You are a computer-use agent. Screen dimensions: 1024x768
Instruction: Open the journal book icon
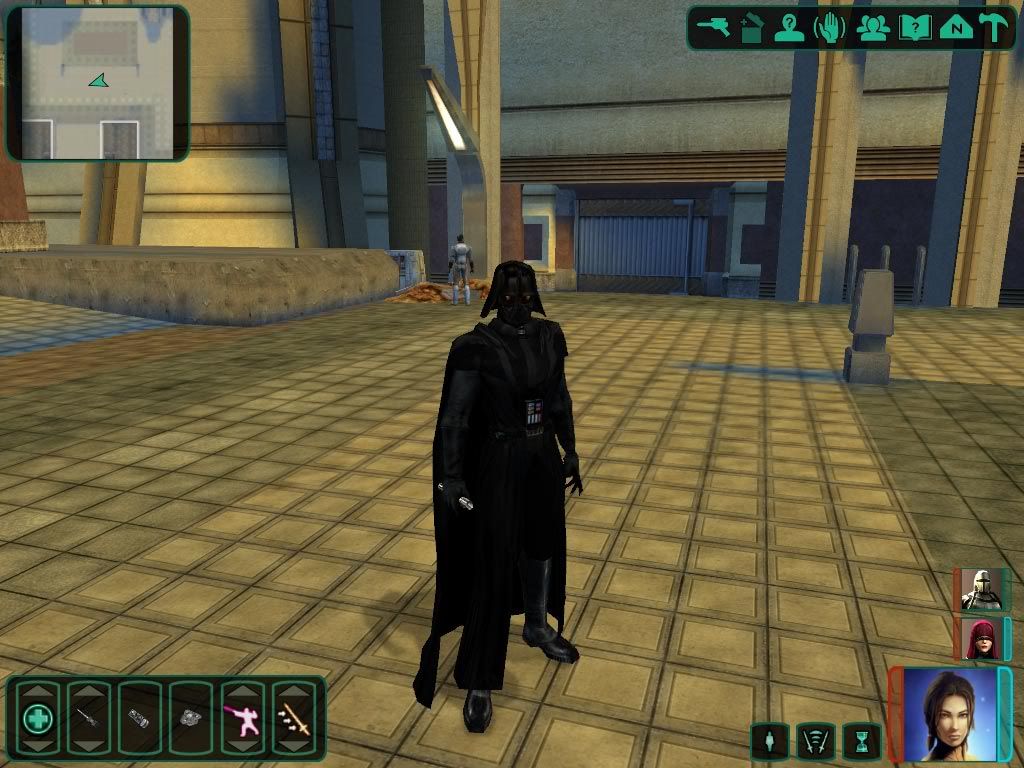point(914,27)
